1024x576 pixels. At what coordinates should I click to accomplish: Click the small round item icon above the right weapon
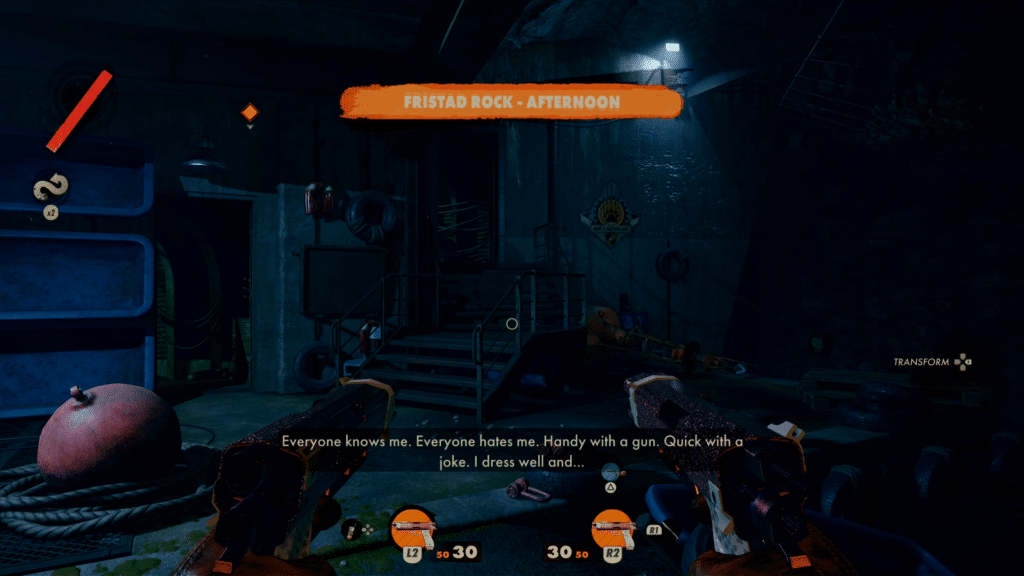point(609,469)
